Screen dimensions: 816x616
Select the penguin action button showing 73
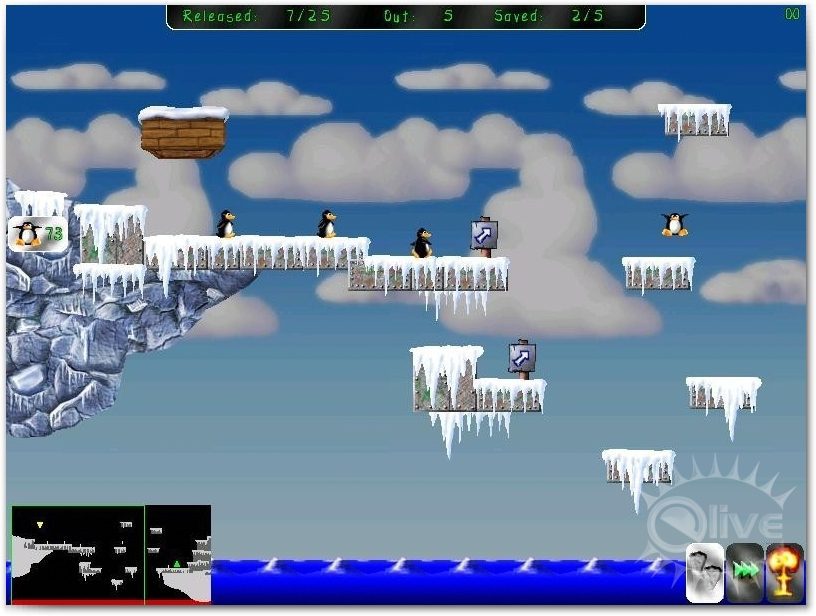(x=38, y=234)
